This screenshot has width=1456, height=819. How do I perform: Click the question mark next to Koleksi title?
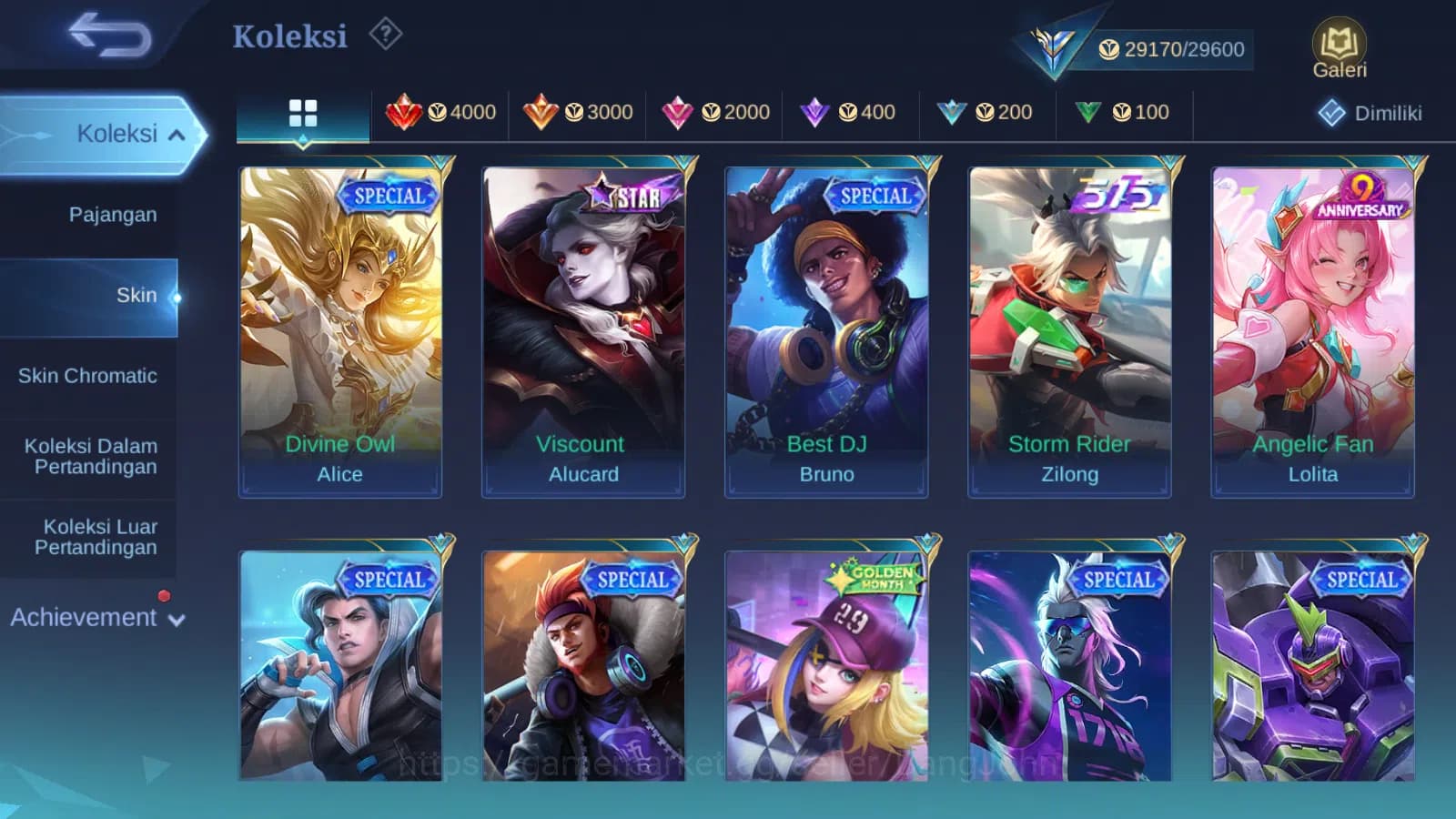[388, 33]
